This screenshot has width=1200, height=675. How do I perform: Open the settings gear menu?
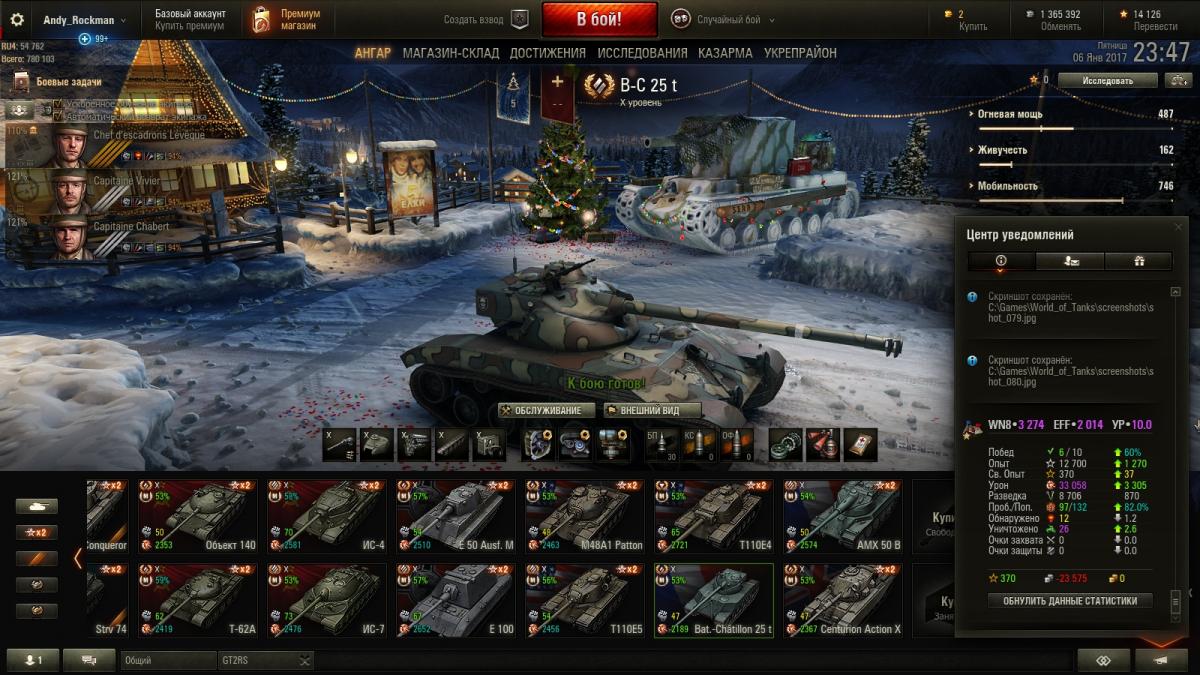pyautogui.click(x=16, y=19)
